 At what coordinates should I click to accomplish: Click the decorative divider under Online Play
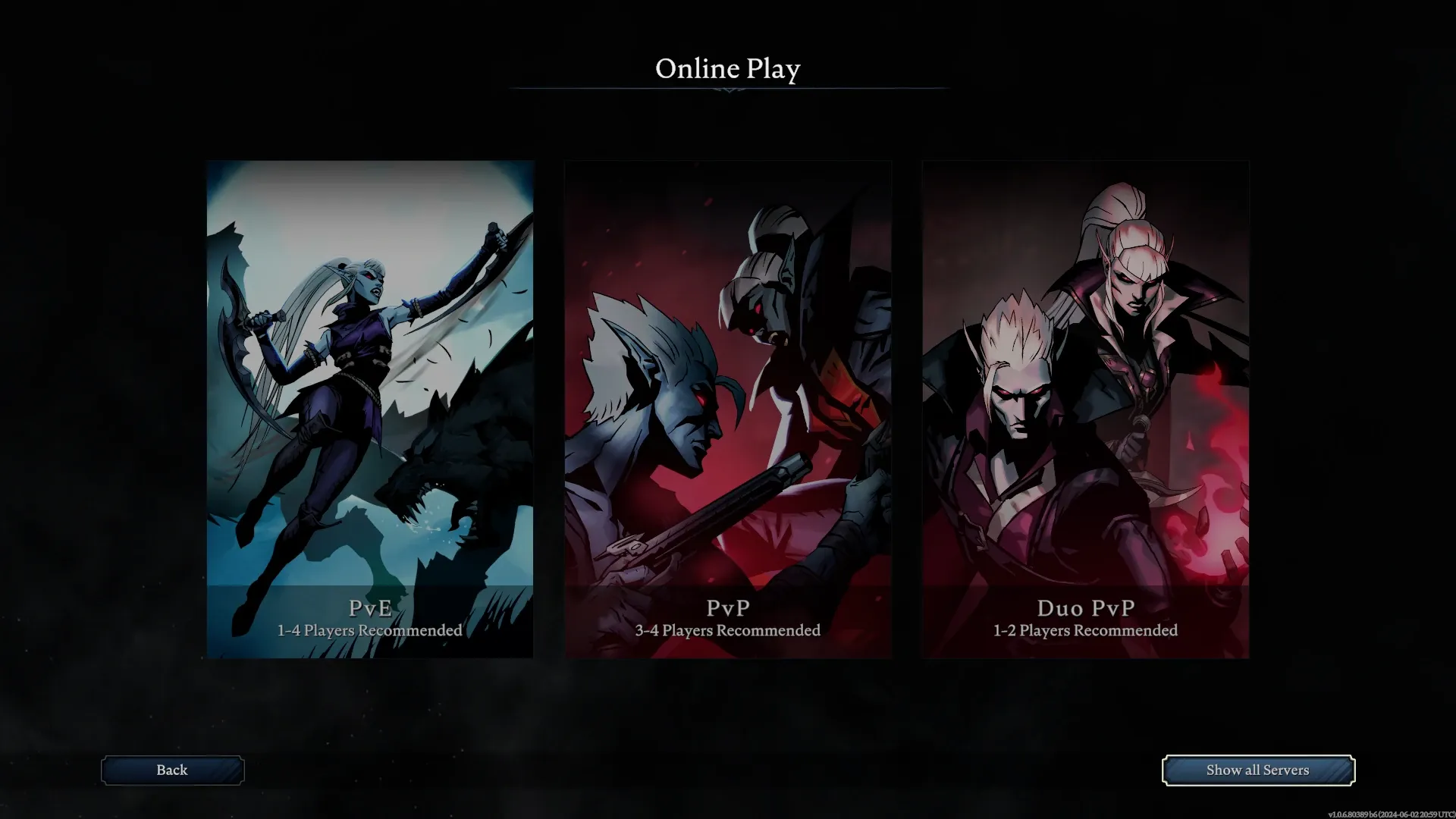[x=728, y=89]
